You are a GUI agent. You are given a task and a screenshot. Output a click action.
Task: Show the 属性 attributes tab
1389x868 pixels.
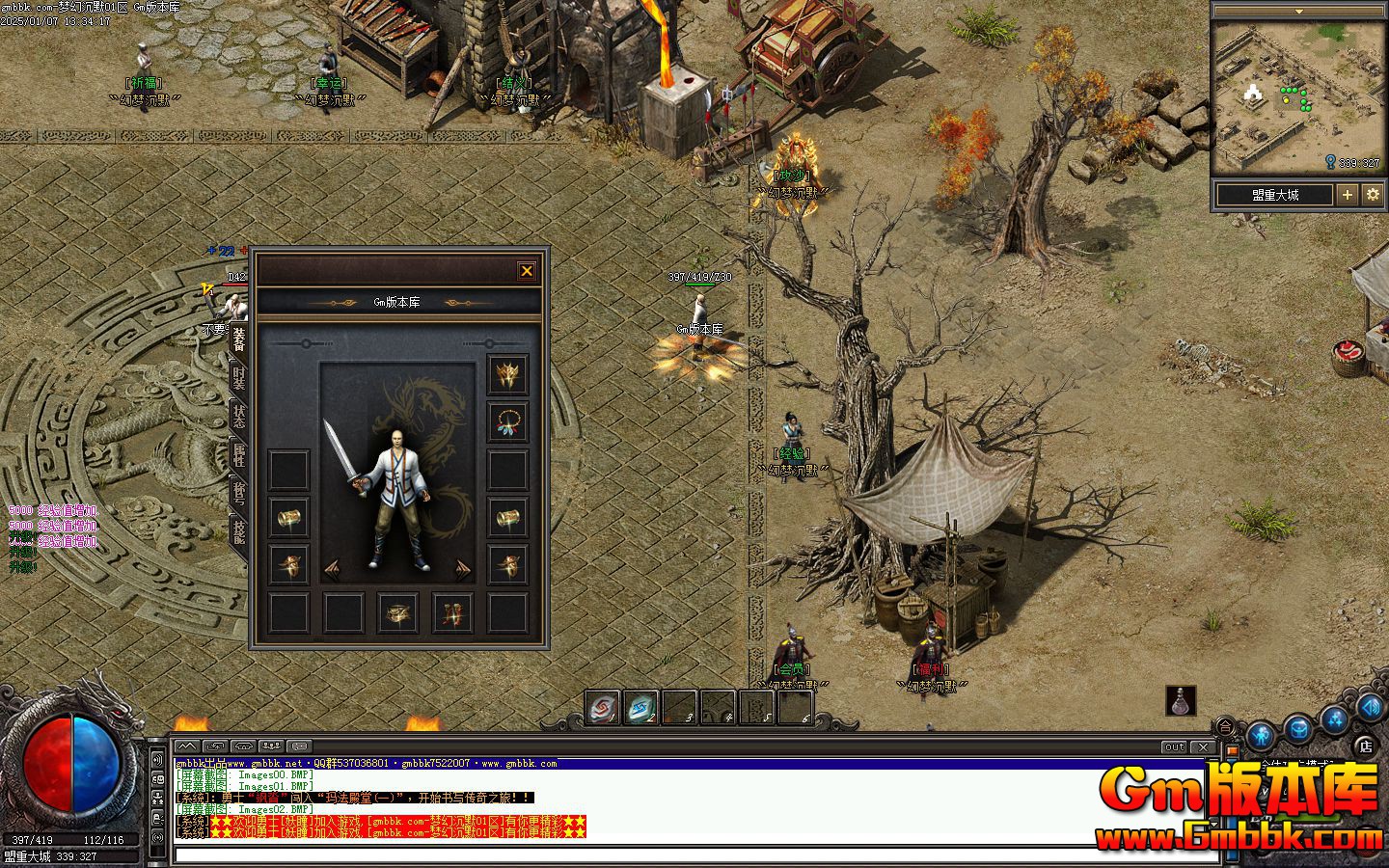238,454
